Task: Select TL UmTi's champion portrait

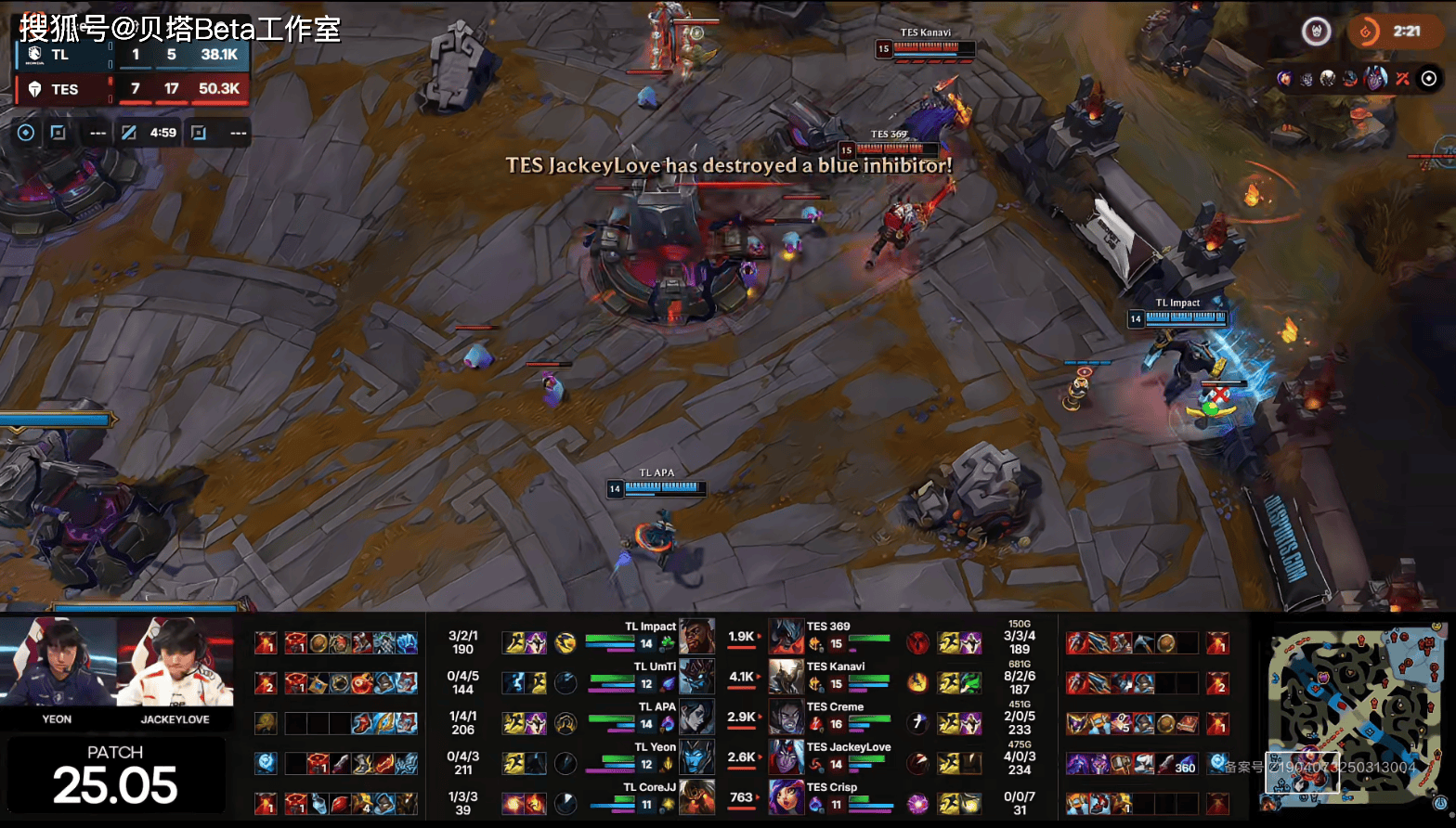Action: 696,677
